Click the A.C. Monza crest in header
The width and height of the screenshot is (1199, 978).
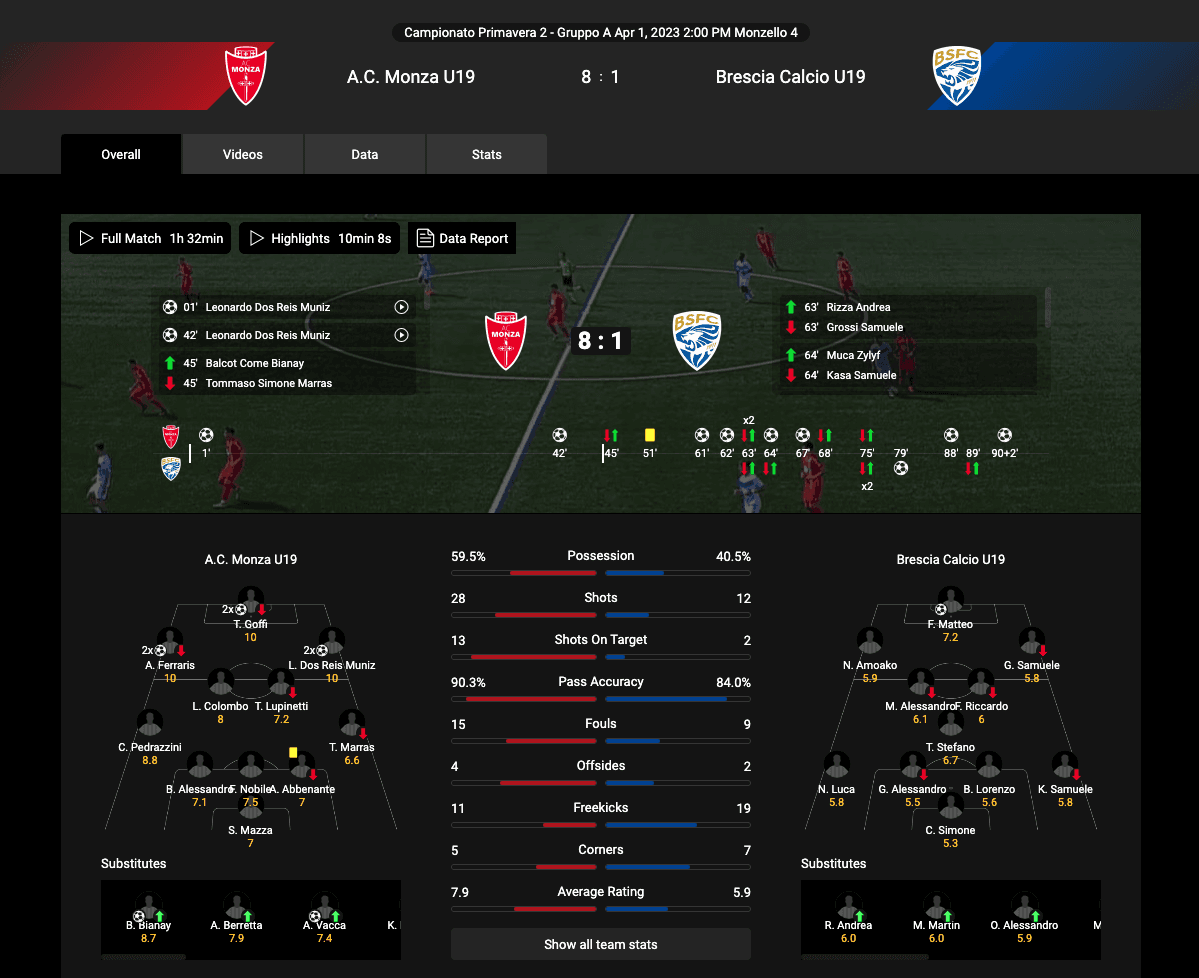(245, 76)
